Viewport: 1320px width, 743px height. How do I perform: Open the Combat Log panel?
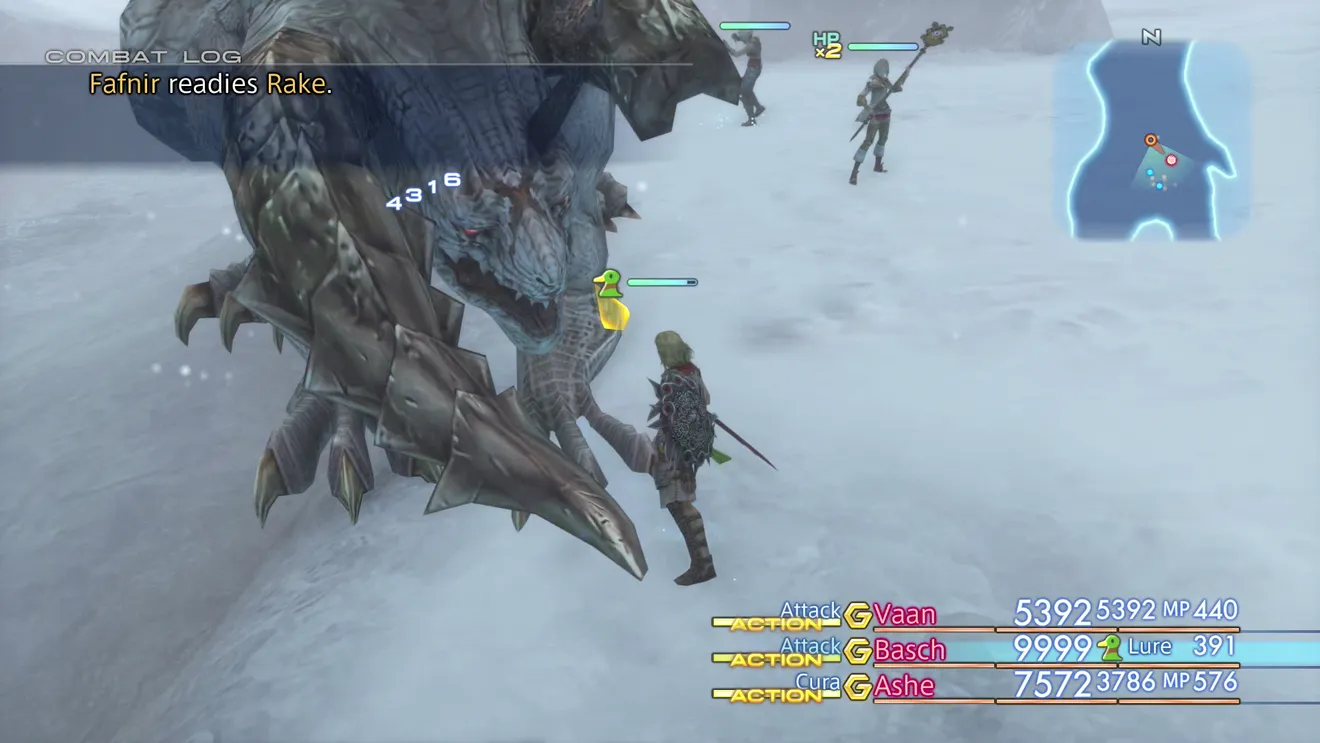[x=143, y=57]
